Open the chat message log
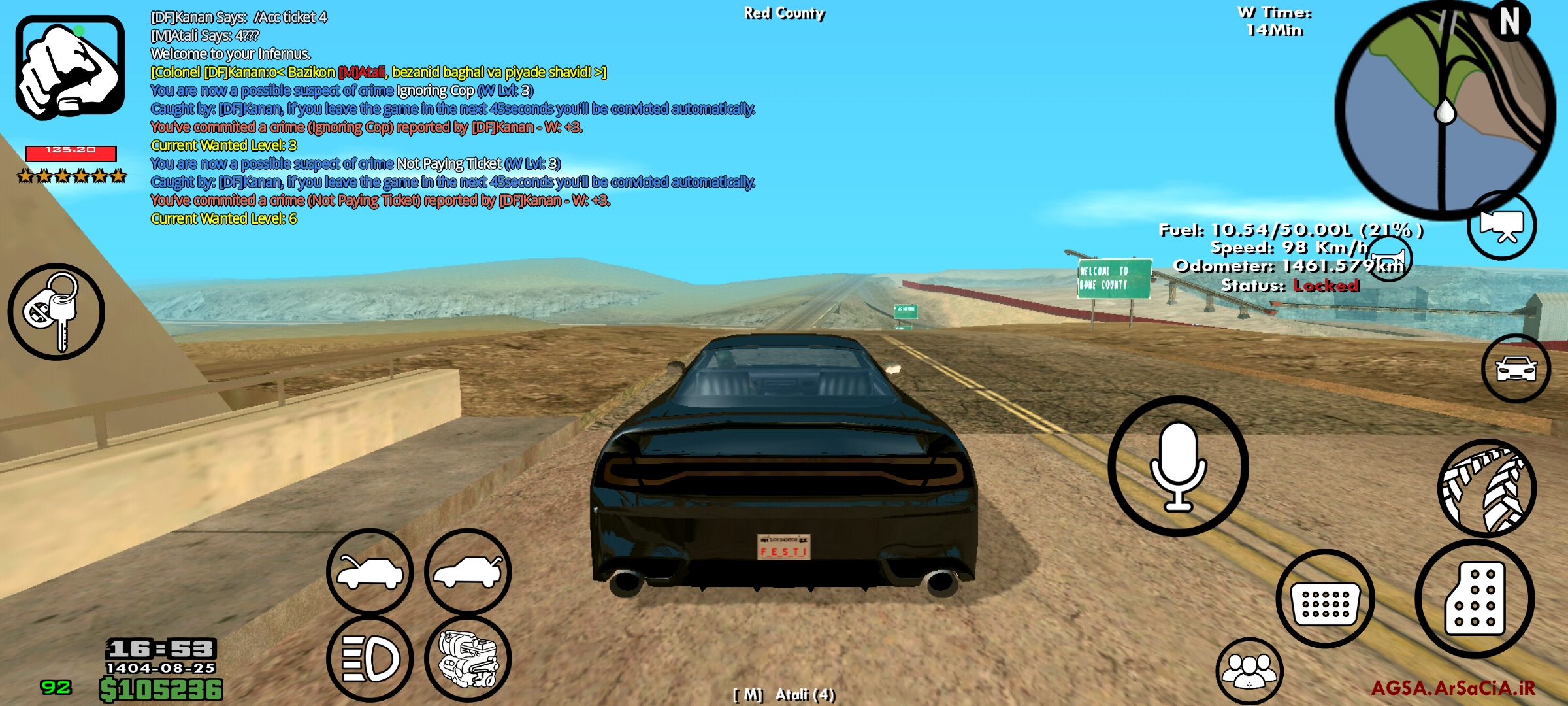Image resolution: width=1568 pixels, height=706 pixels. pos(451,118)
